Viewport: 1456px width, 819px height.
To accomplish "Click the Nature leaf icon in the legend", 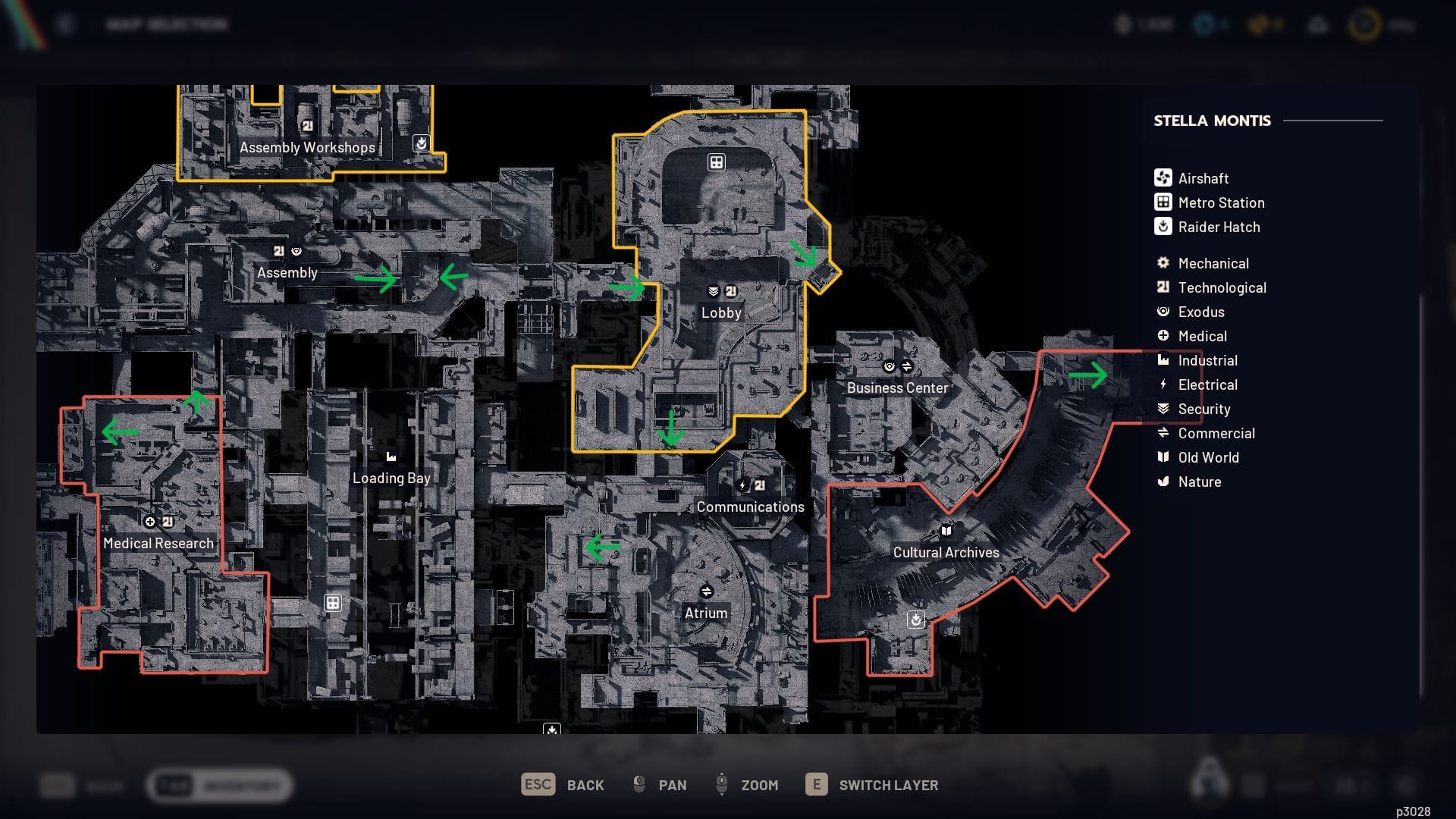I will point(1162,482).
